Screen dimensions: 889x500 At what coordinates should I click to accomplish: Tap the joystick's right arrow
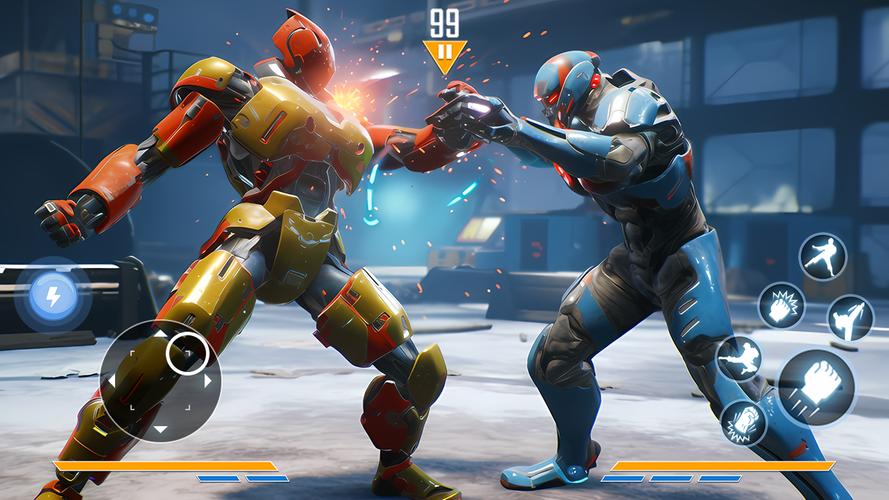point(208,380)
